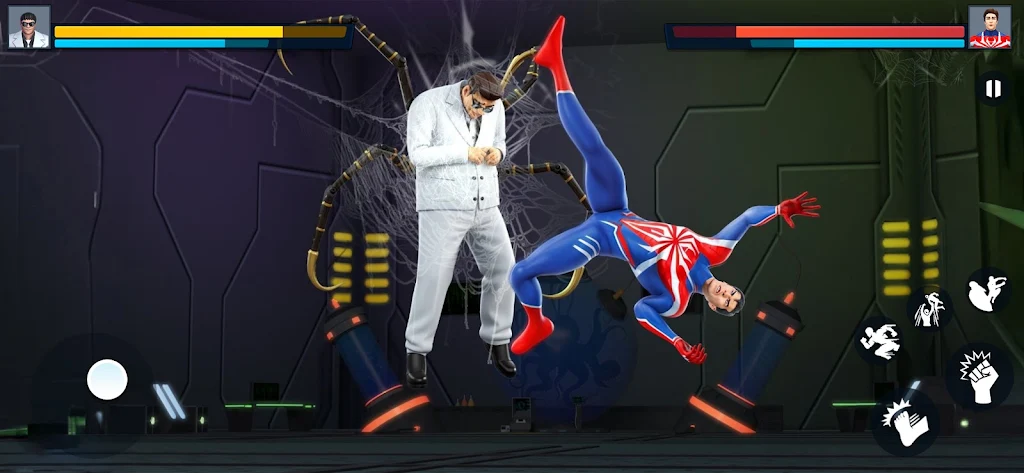This screenshot has width=1024, height=473.
Task: Trigger the flying jump-kick move icon
Action: click(988, 291)
